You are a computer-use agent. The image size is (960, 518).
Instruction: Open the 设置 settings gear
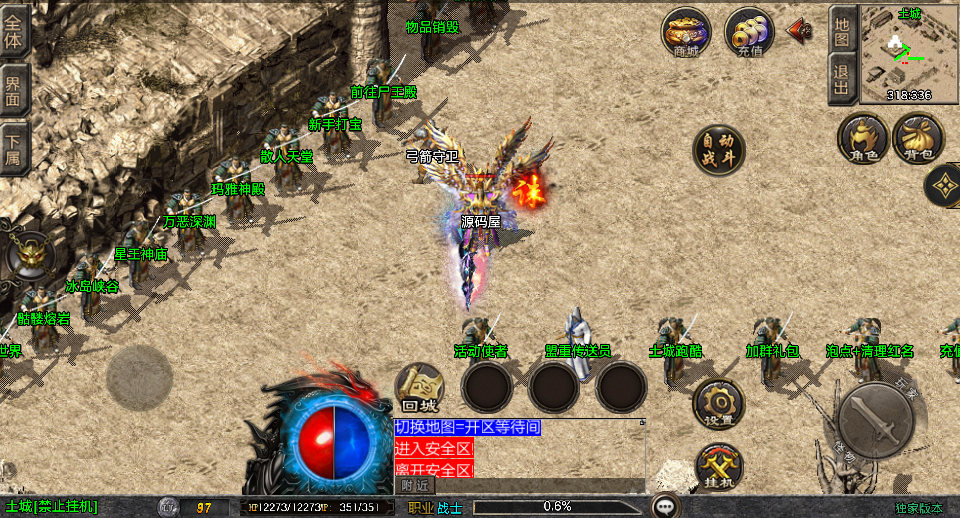(718, 403)
